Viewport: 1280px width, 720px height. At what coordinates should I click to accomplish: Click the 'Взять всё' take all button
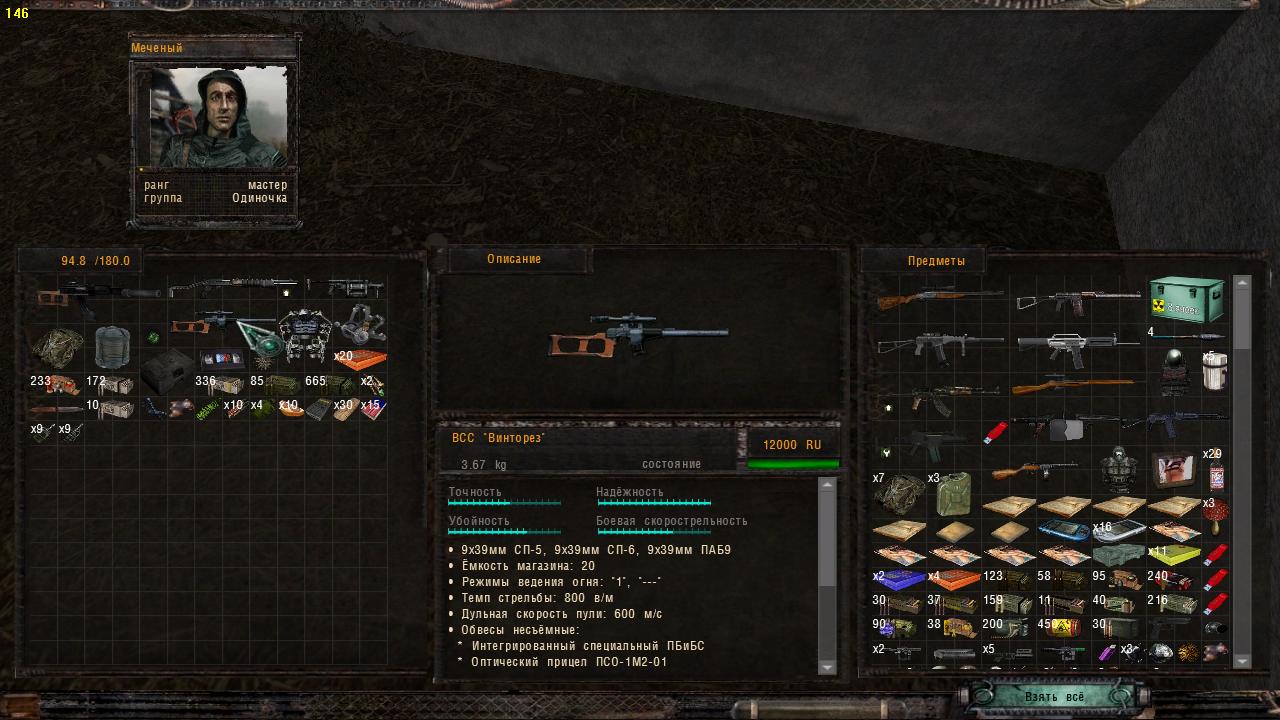[x=1054, y=696]
